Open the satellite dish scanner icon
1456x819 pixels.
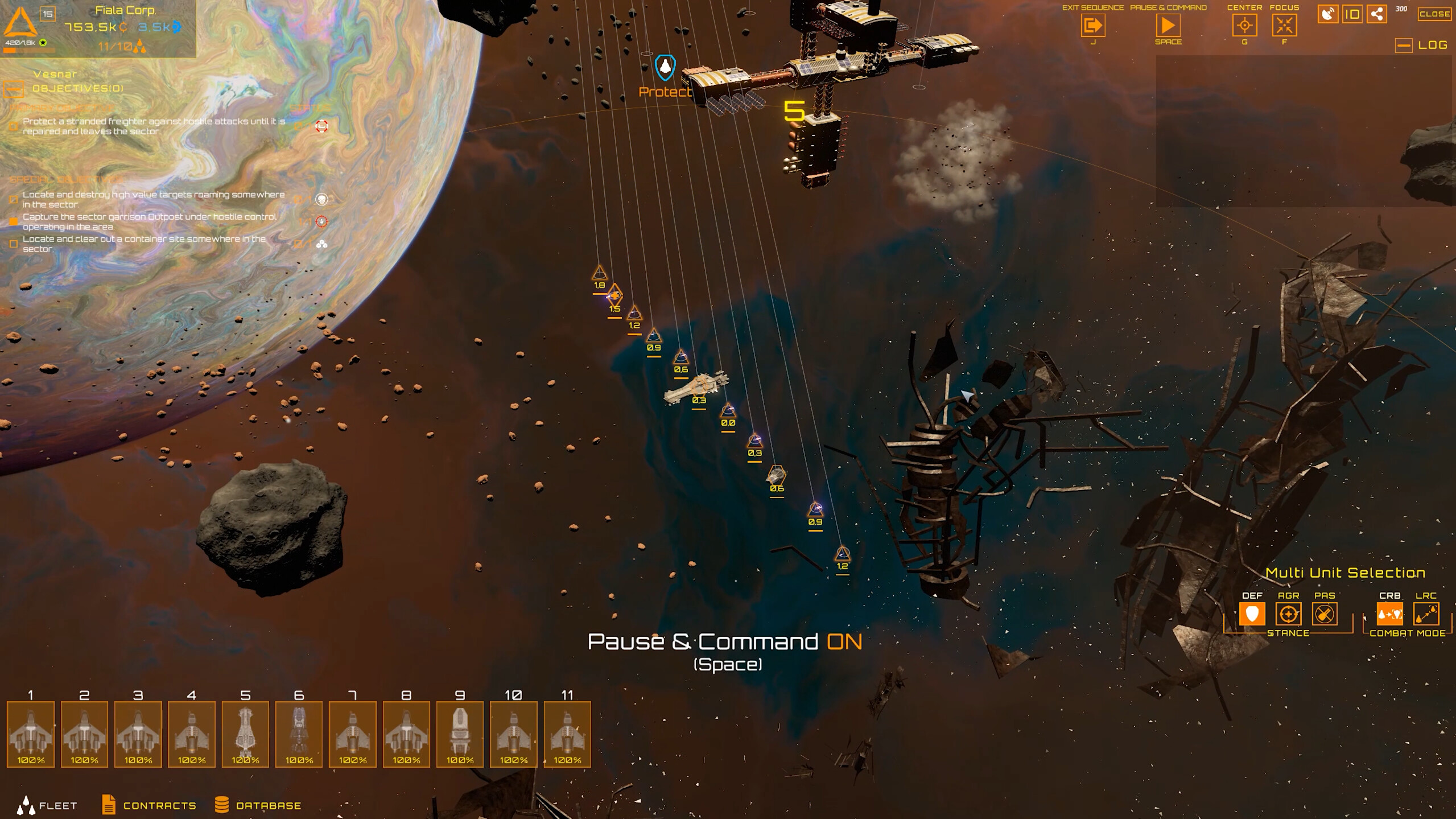pyautogui.click(x=1327, y=14)
